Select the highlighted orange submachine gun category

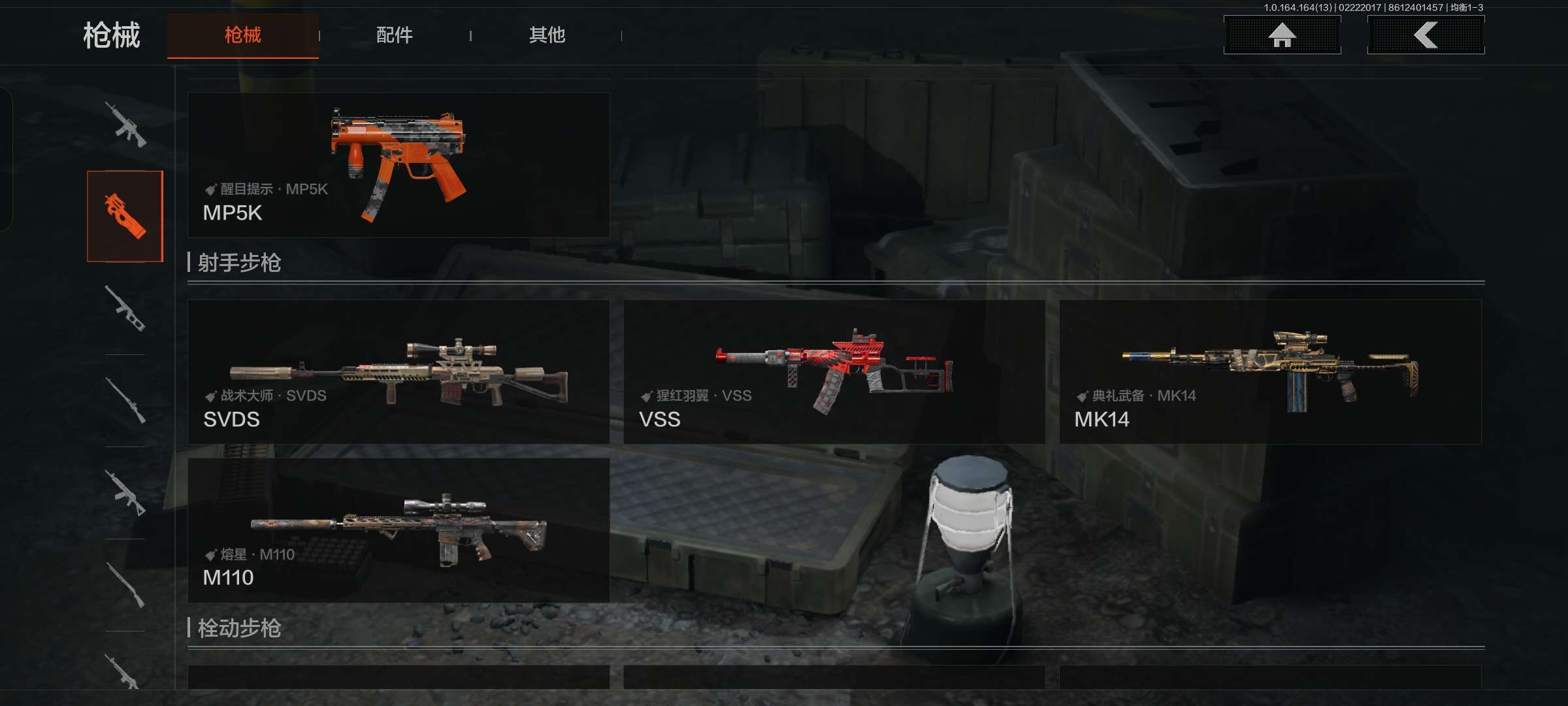(x=125, y=216)
